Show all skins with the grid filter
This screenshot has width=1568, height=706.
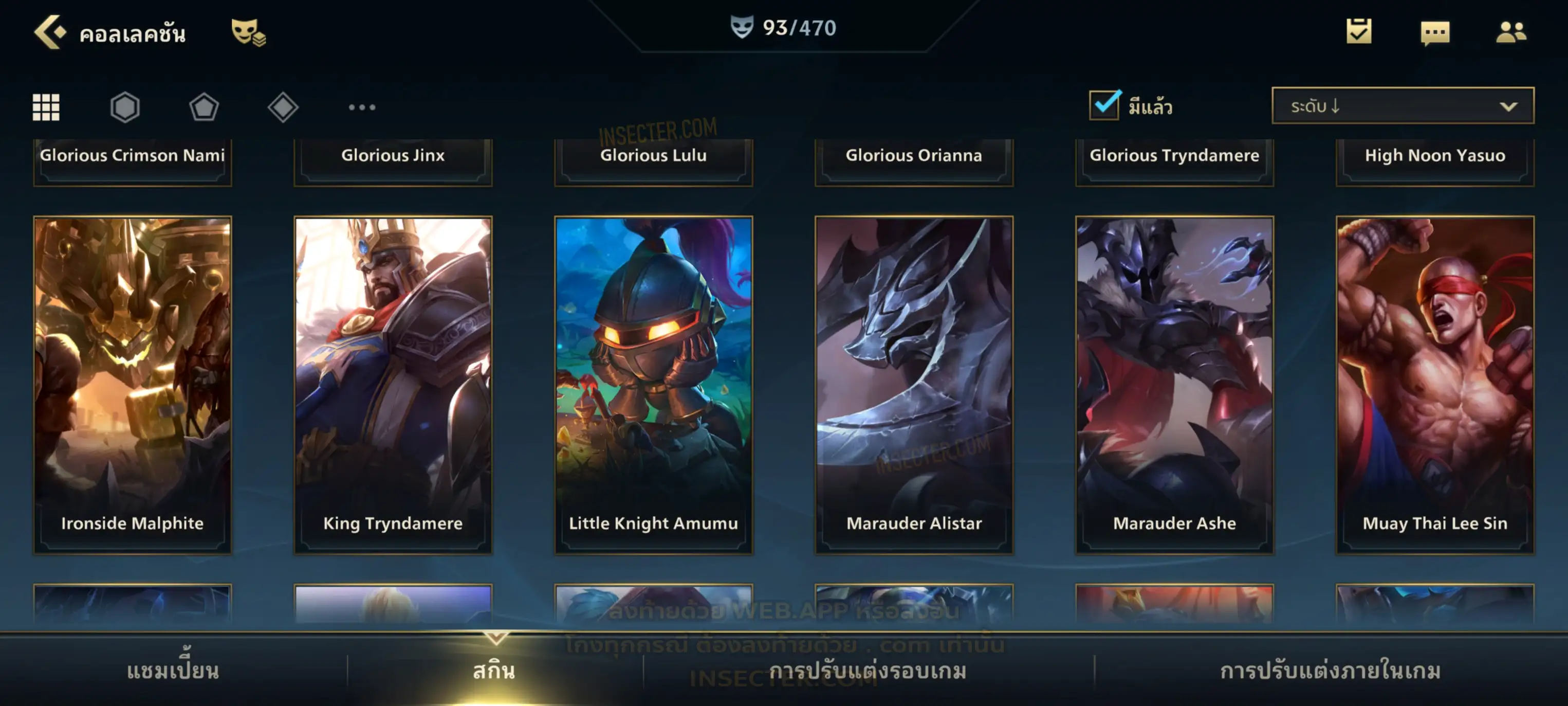click(x=46, y=107)
